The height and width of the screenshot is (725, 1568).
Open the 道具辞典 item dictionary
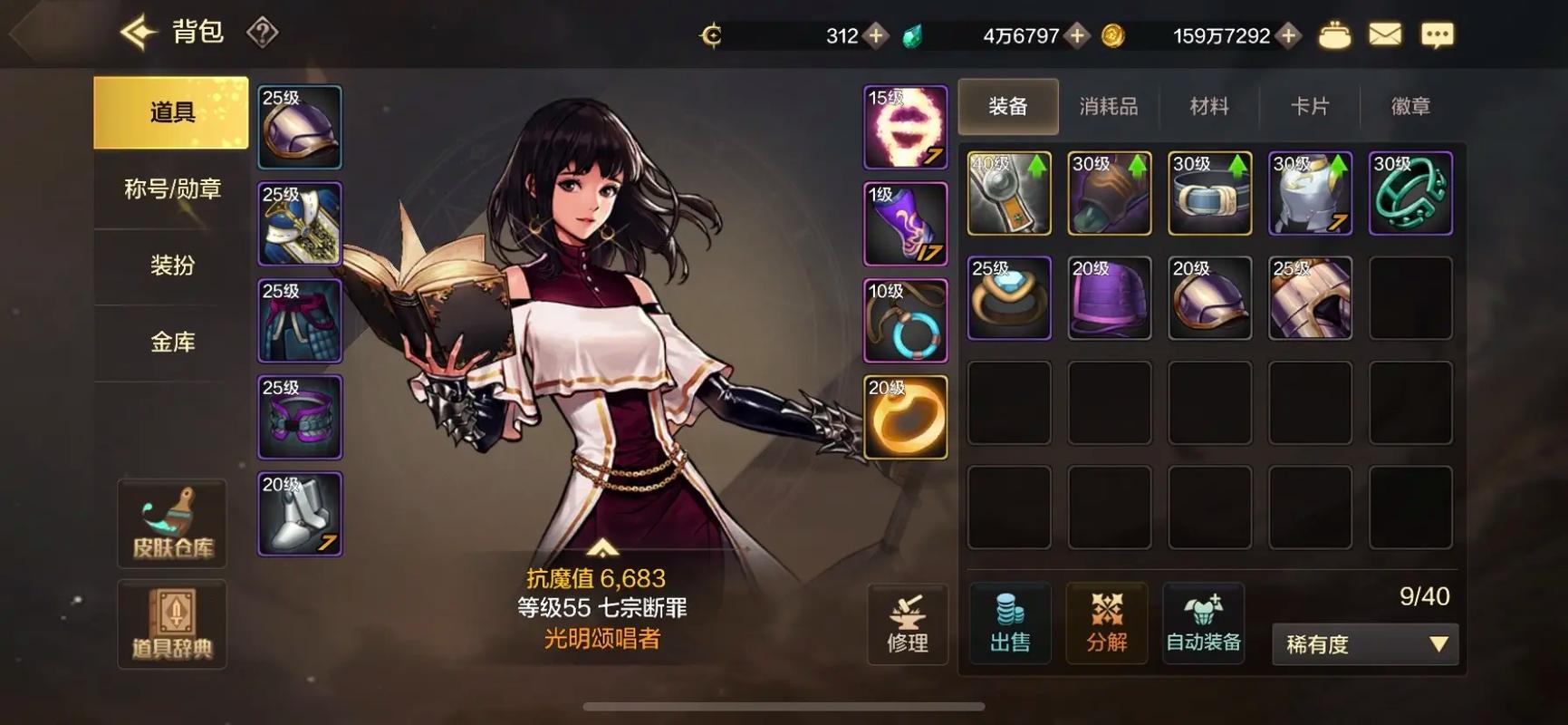click(171, 625)
